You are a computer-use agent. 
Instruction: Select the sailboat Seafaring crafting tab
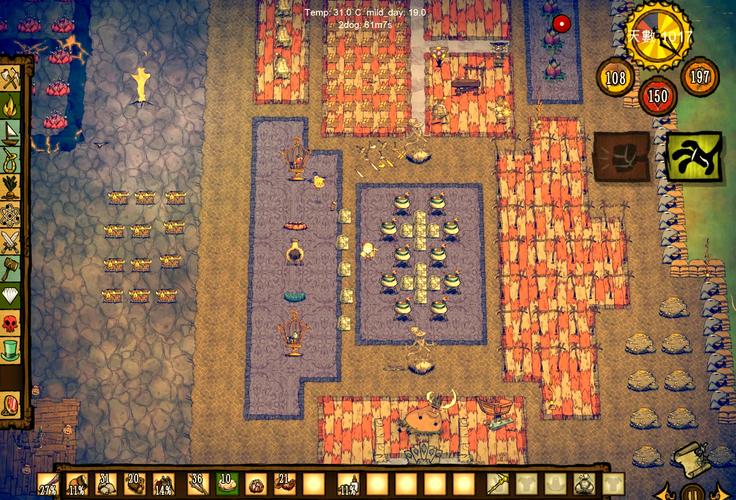click(x=11, y=132)
